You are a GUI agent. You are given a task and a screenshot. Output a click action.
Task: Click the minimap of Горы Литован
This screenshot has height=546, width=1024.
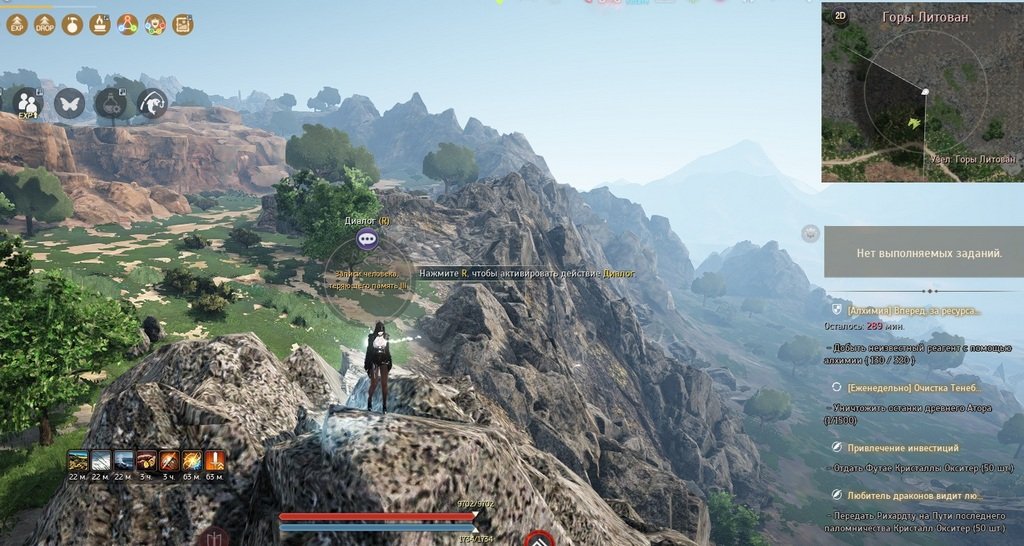tap(922, 100)
